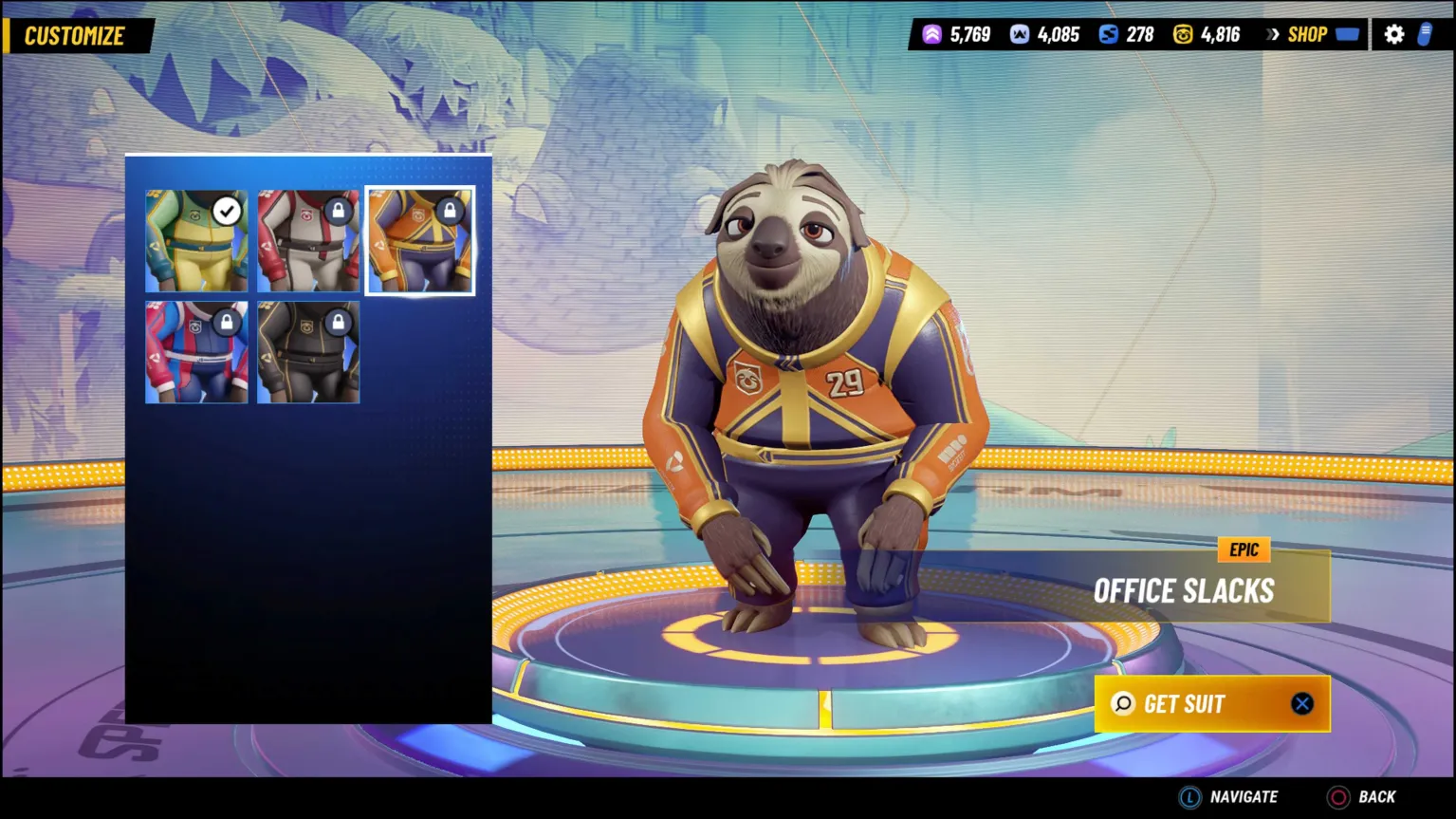Pick the red and blue striped suit

pyautogui.click(x=196, y=352)
